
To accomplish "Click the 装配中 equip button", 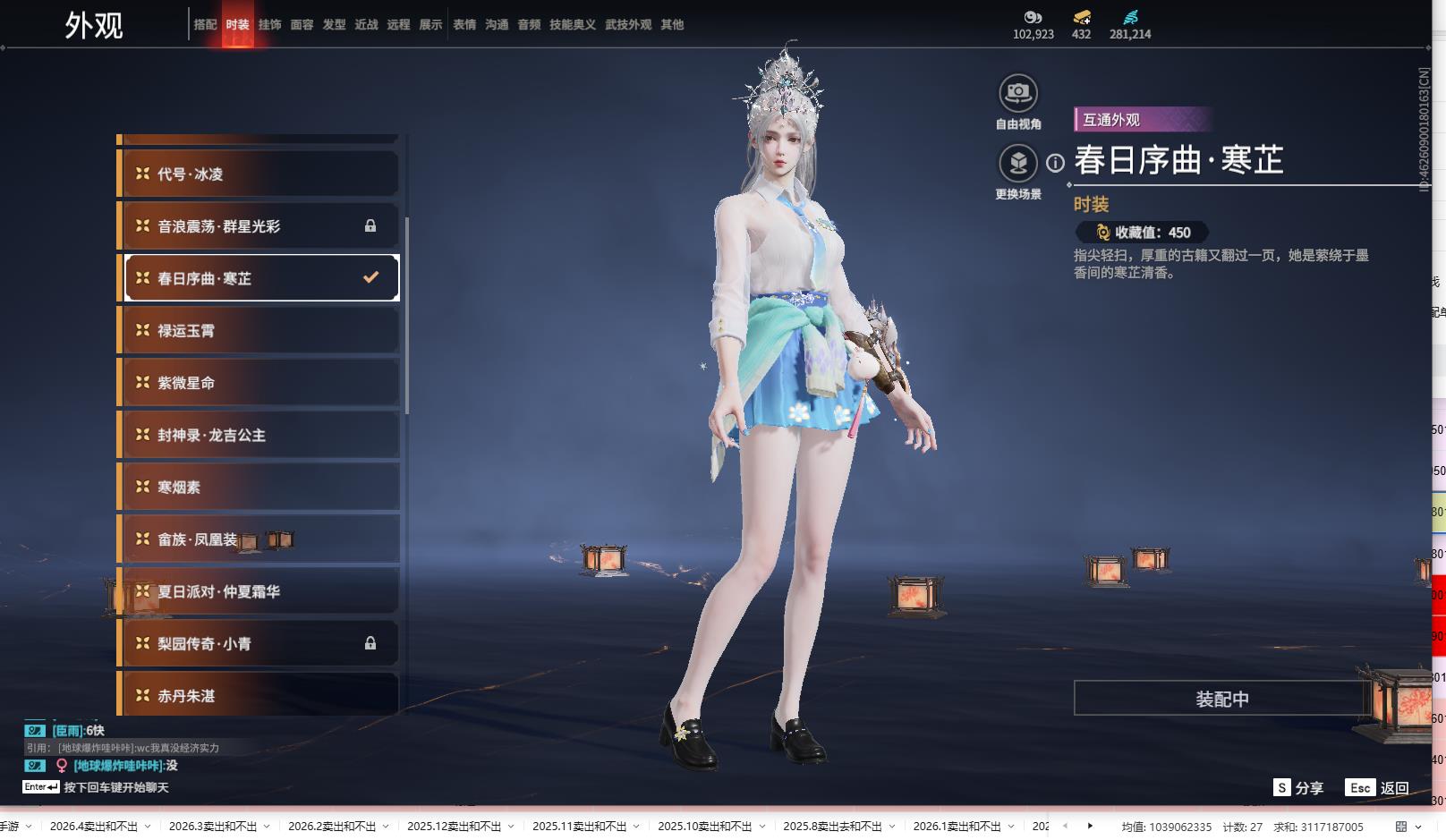I will pyautogui.click(x=1221, y=699).
